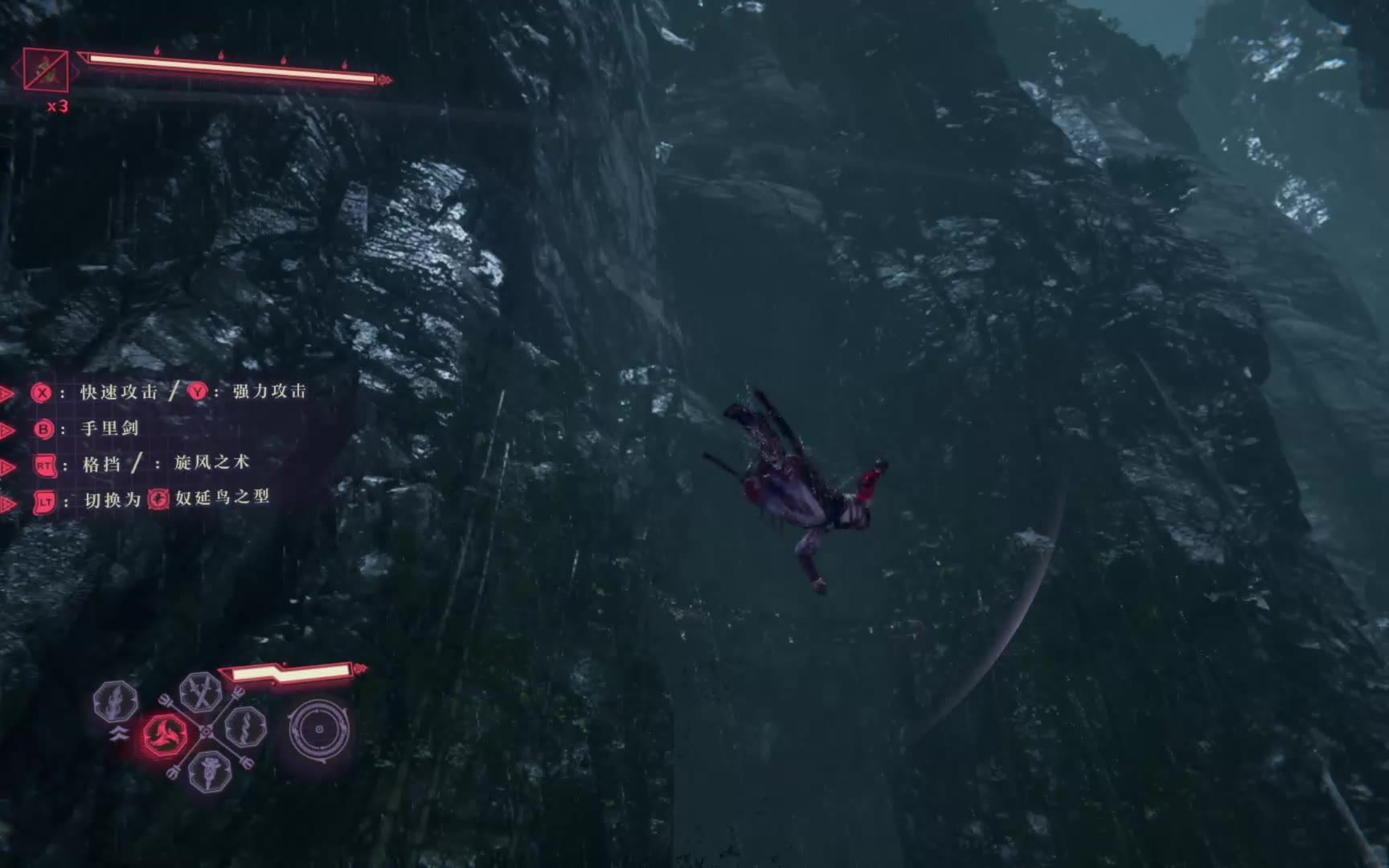Click the flame blade icon above the chevrons
This screenshot has height=868, width=1389.
(x=116, y=701)
